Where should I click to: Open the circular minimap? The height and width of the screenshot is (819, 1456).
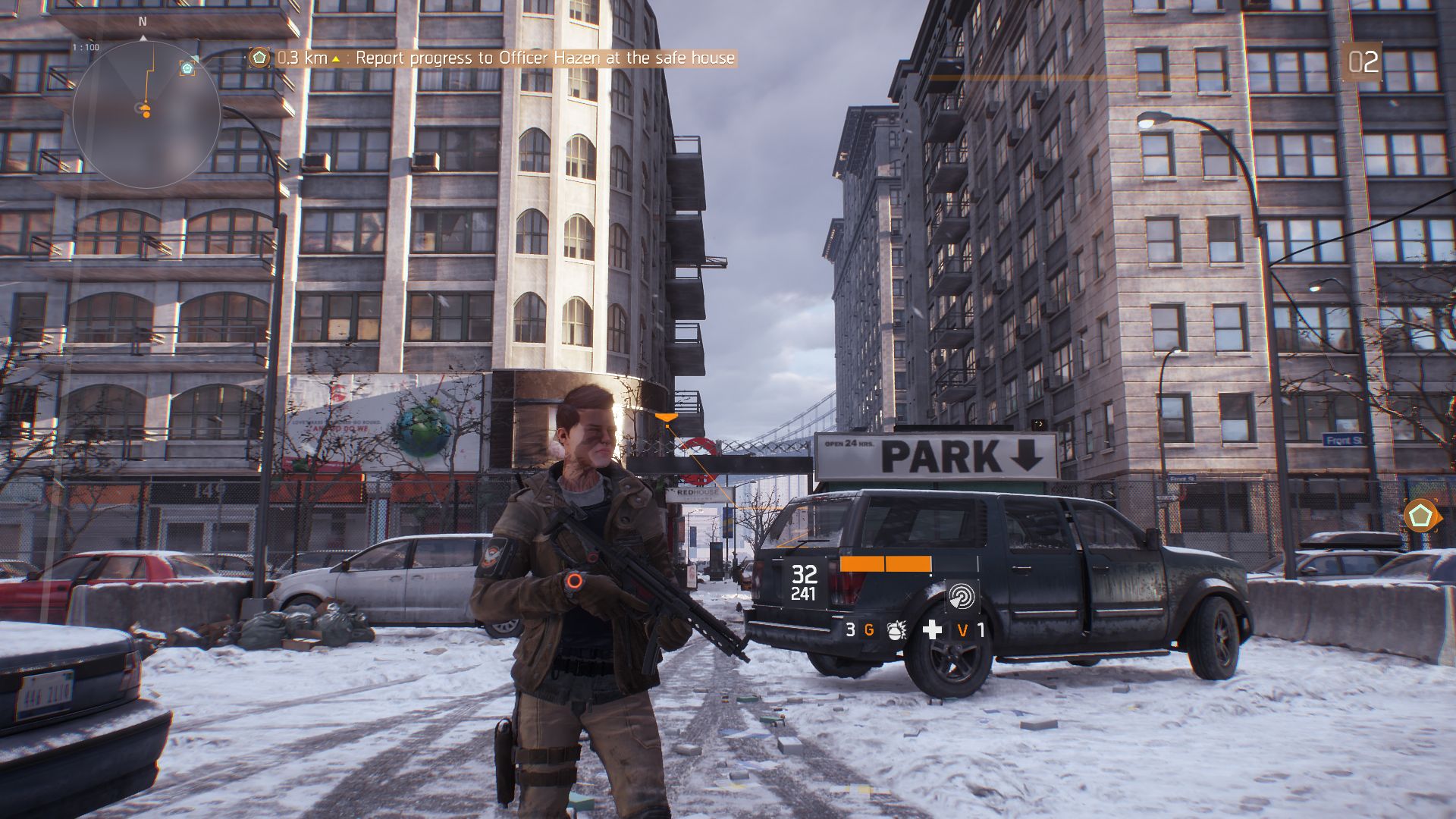coord(146,114)
